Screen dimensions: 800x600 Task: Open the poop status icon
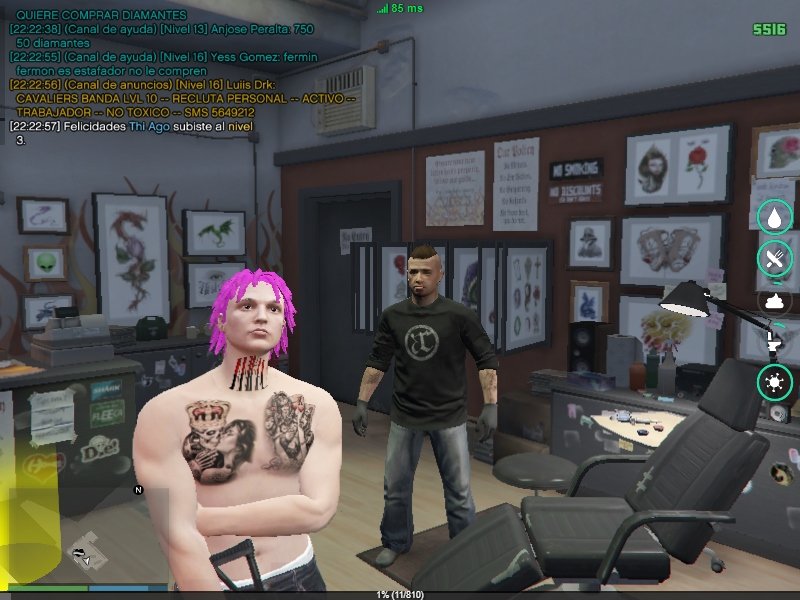click(774, 300)
